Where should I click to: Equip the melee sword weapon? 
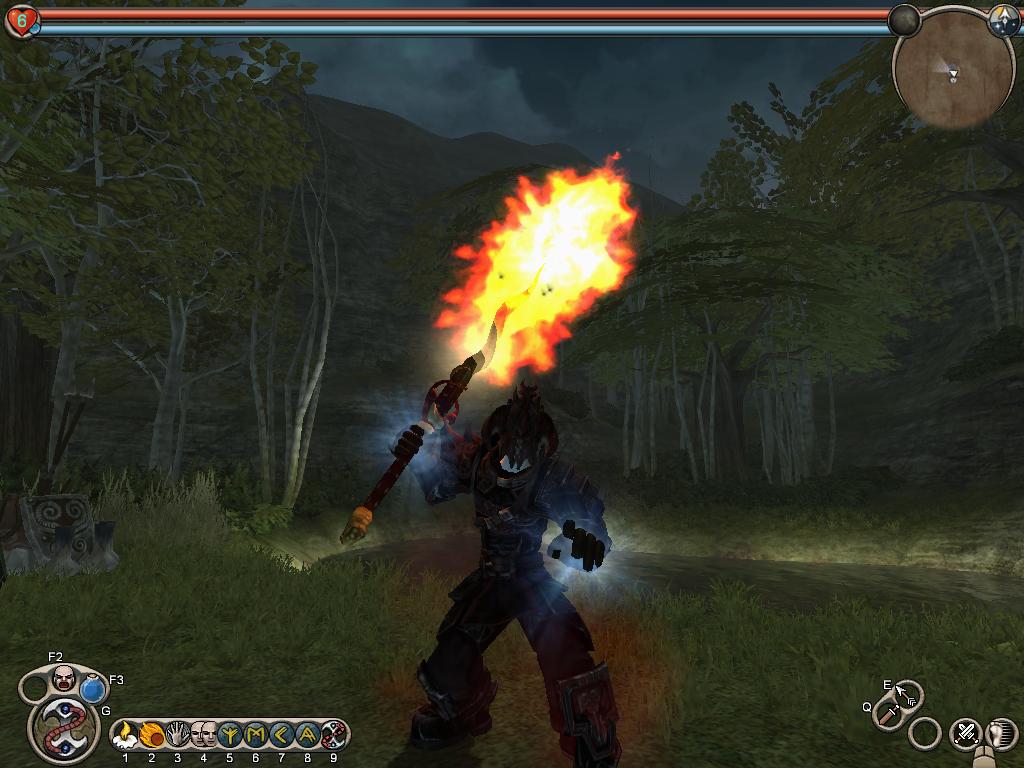coord(888,714)
